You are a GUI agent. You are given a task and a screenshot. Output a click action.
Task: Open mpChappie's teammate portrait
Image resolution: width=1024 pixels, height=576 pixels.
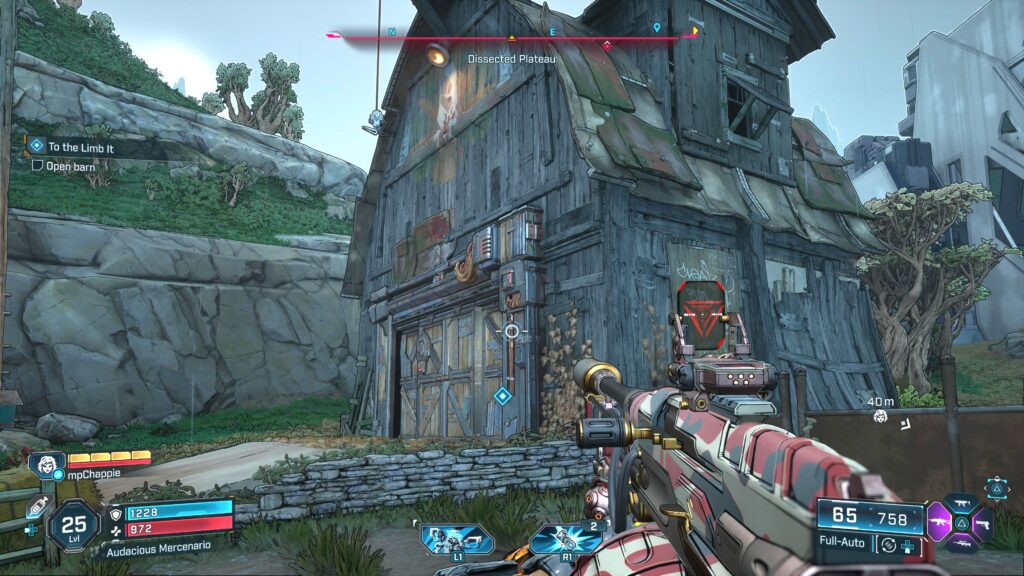click(x=47, y=466)
